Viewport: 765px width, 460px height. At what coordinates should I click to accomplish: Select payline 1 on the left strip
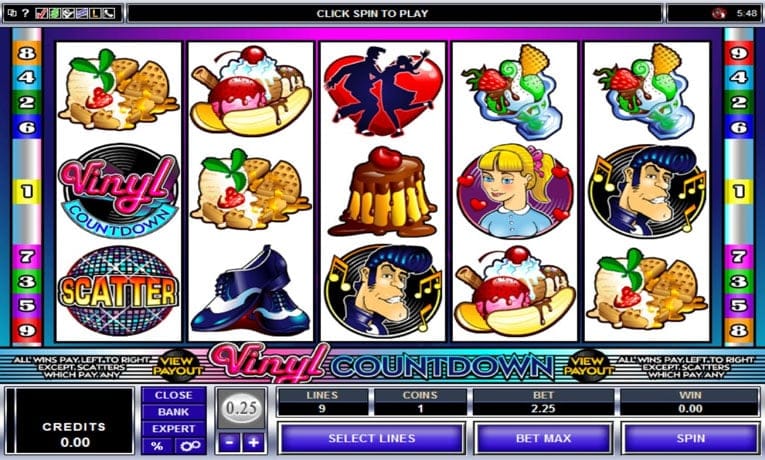pyautogui.click(x=27, y=189)
